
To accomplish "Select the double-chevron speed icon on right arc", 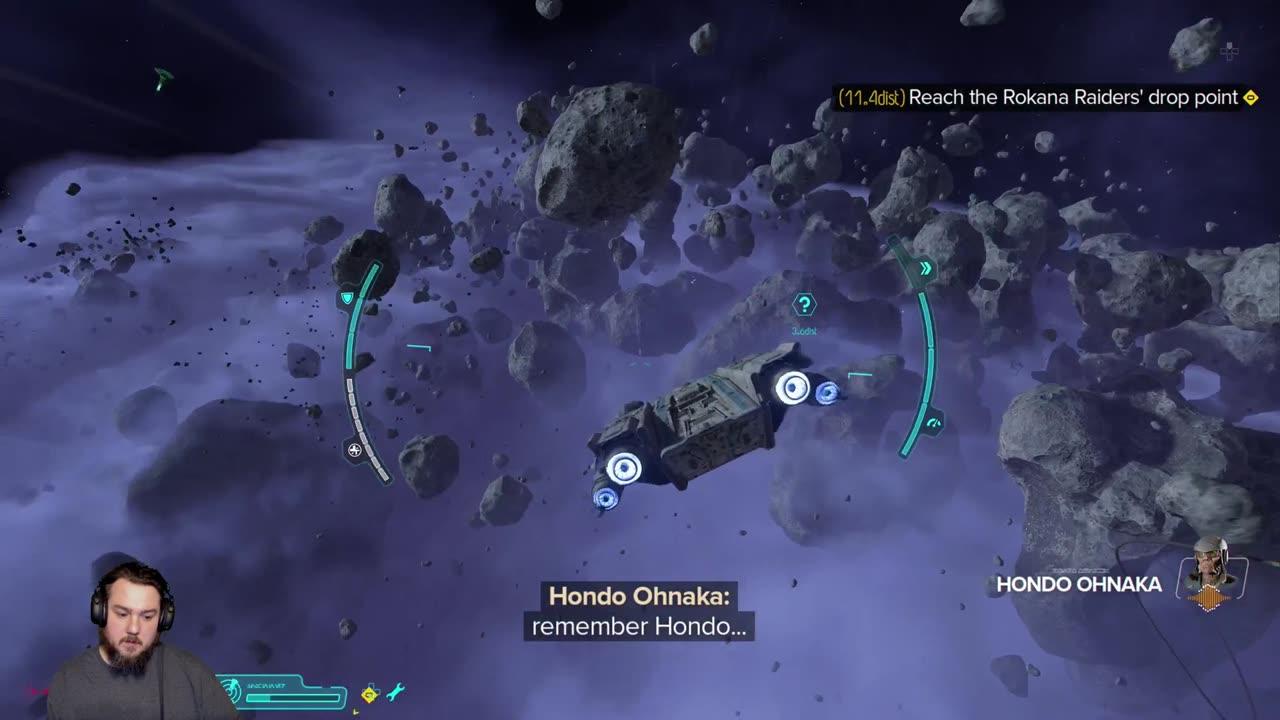I will pos(926,268).
